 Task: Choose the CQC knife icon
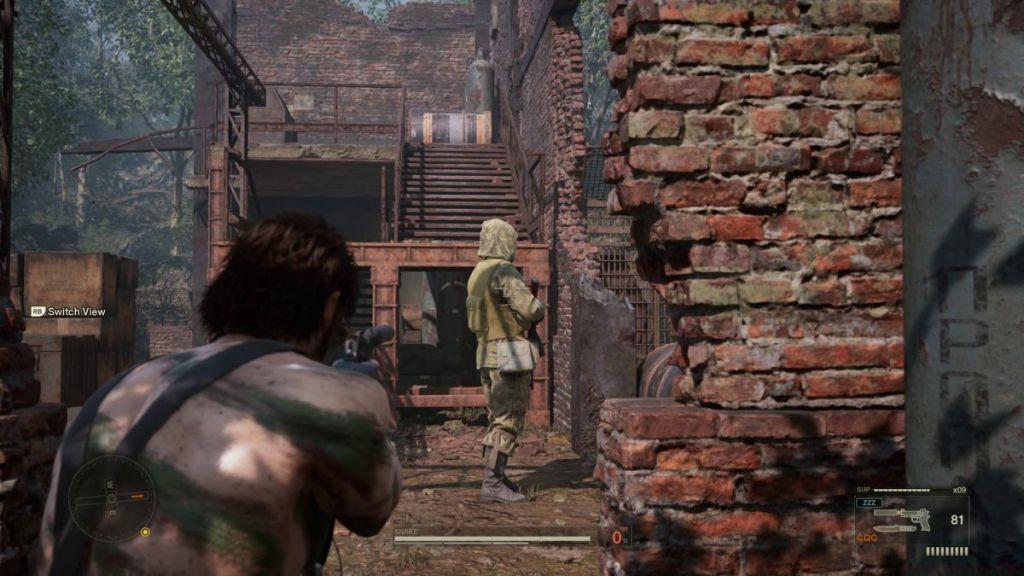(x=896, y=529)
